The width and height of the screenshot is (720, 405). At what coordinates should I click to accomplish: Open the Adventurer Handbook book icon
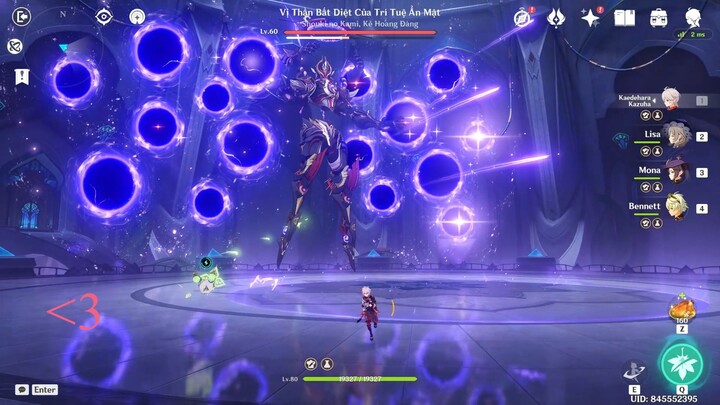tap(625, 17)
